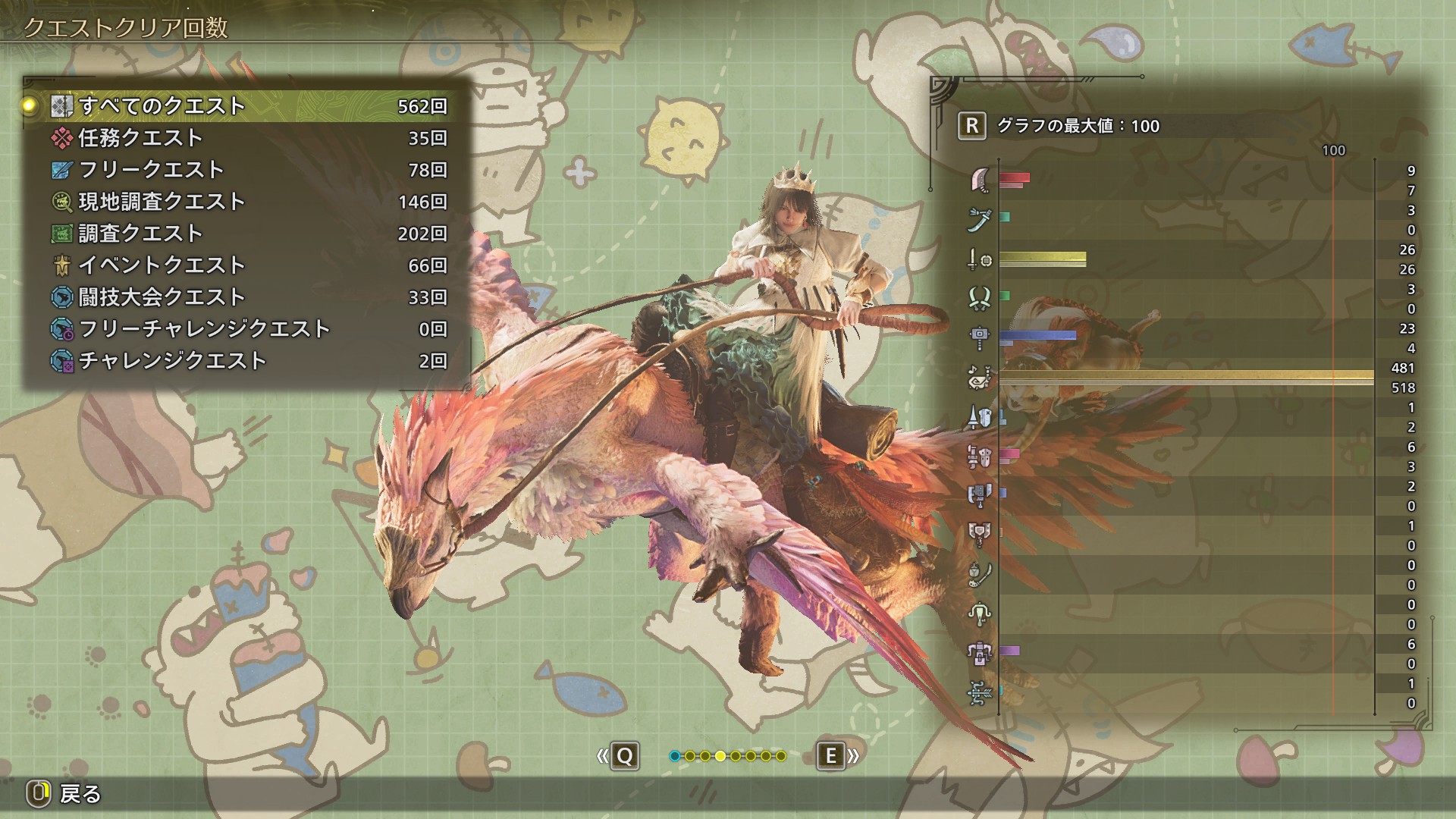Screen dimensions: 1456x819
Task: Select フリーチャレンジクエスト with 0回
Action: (x=249, y=329)
